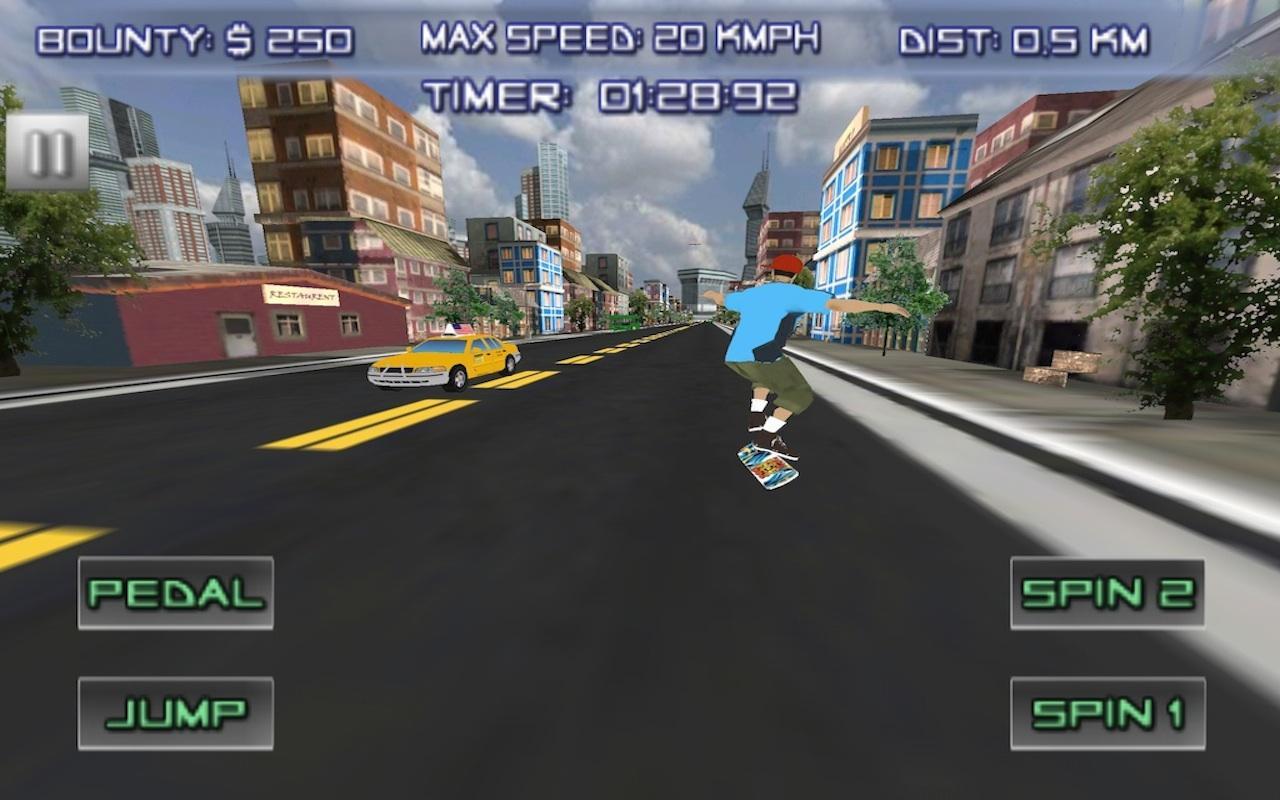Perform SPIN 1 with its button
1280x800 pixels.
click(1108, 713)
